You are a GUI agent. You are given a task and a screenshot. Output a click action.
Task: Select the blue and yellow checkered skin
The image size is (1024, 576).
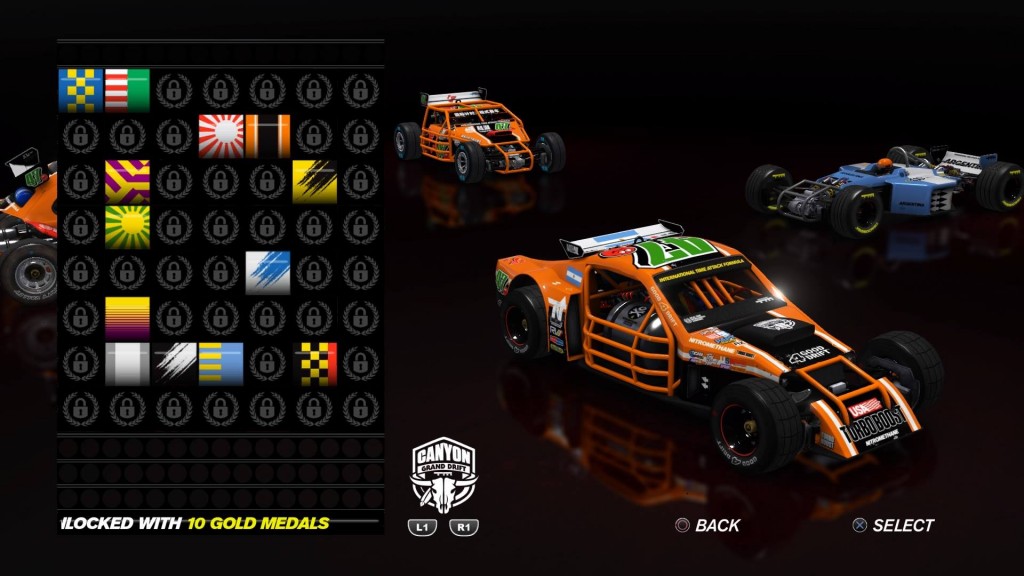click(x=80, y=90)
